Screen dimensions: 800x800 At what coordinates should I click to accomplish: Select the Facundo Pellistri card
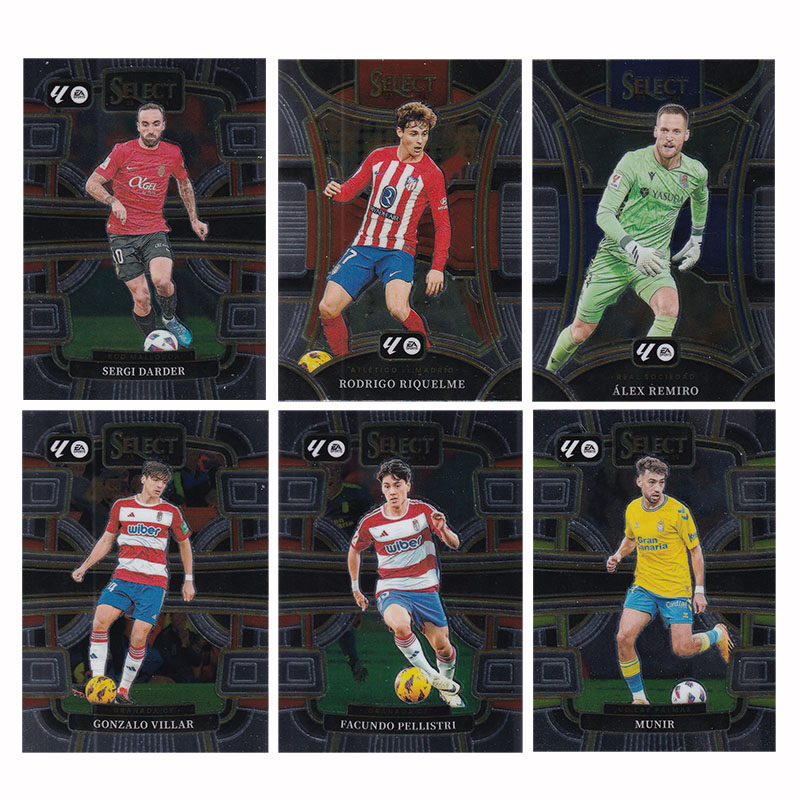pyautogui.click(x=400, y=580)
